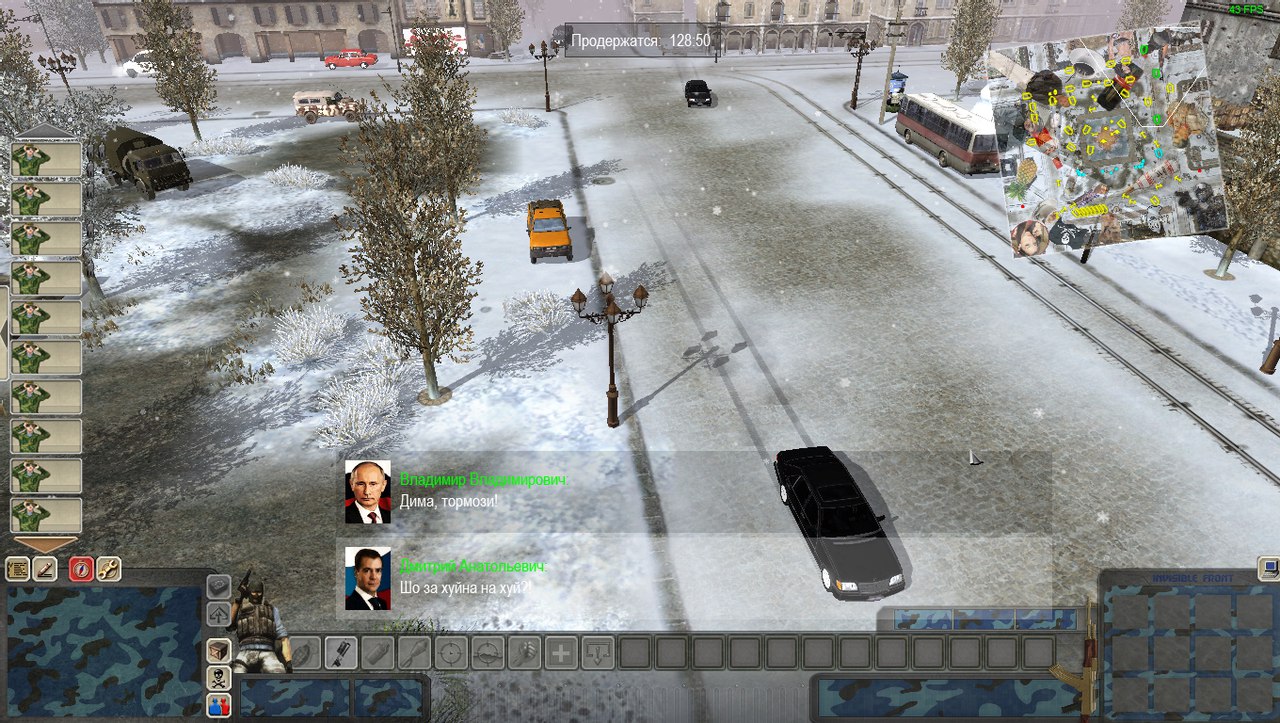The image size is (1280, 723).
Task: Expand the side tab left of unit list
Action: [4, 332]
